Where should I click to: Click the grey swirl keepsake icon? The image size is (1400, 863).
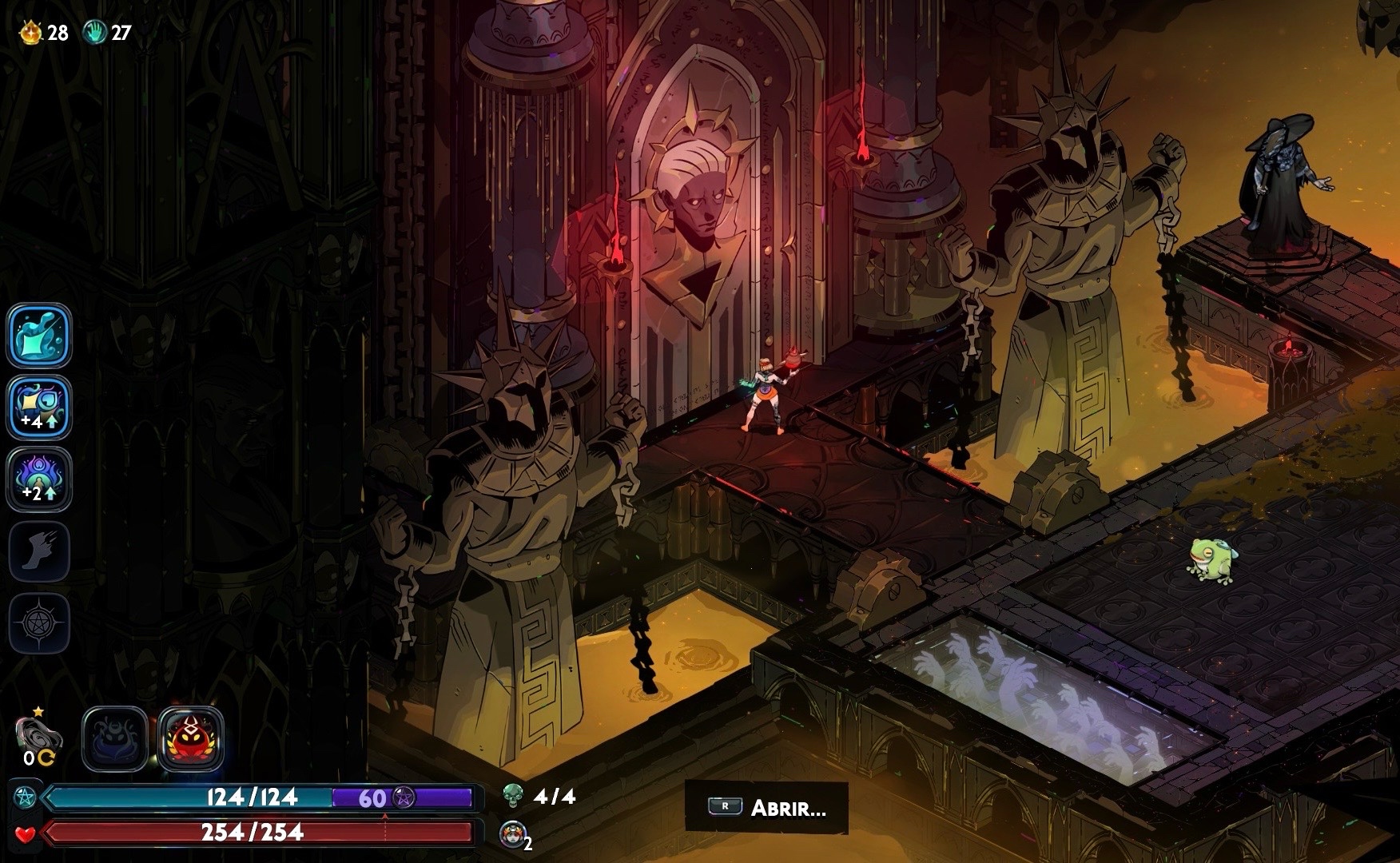pyautogui.click(x=38, y=734)
